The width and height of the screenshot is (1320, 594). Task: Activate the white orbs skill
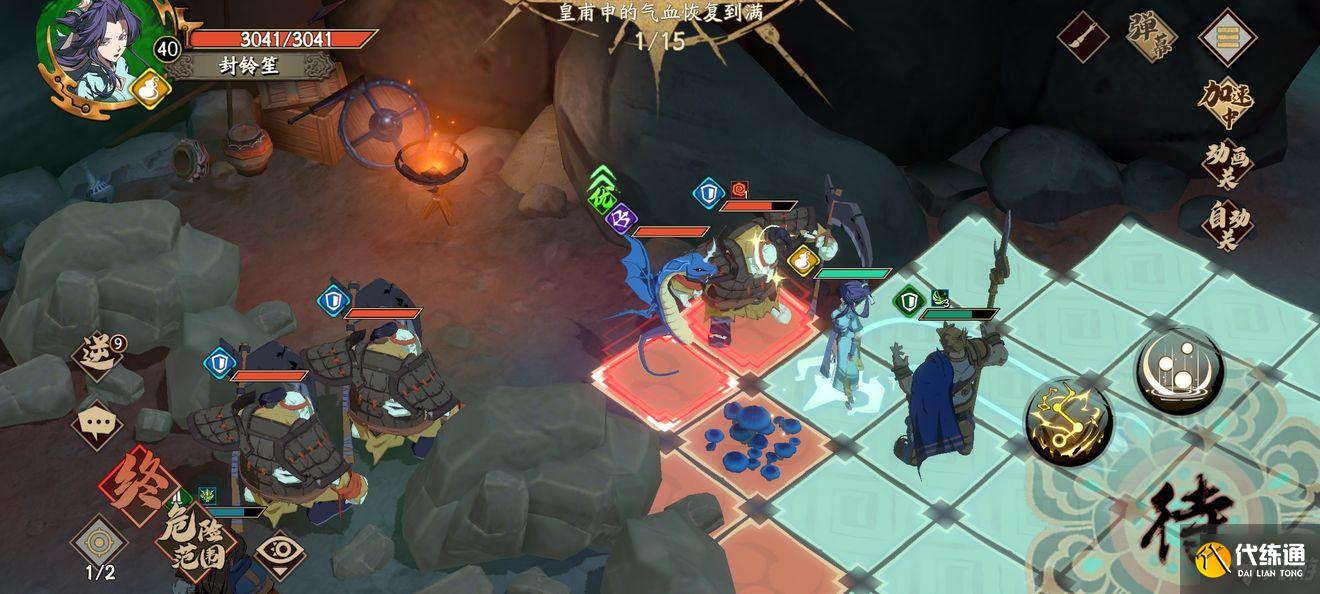point(1179,370)
